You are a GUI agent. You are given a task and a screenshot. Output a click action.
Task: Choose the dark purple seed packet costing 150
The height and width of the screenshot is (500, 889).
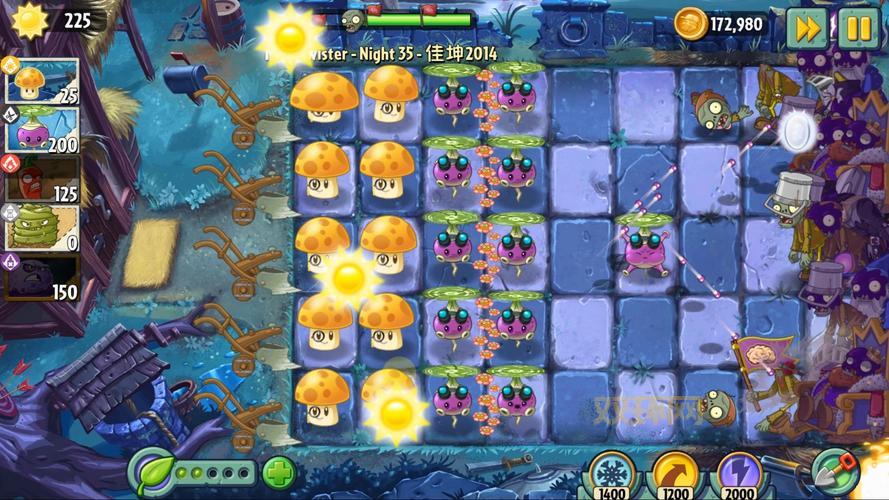pos(42,276)
